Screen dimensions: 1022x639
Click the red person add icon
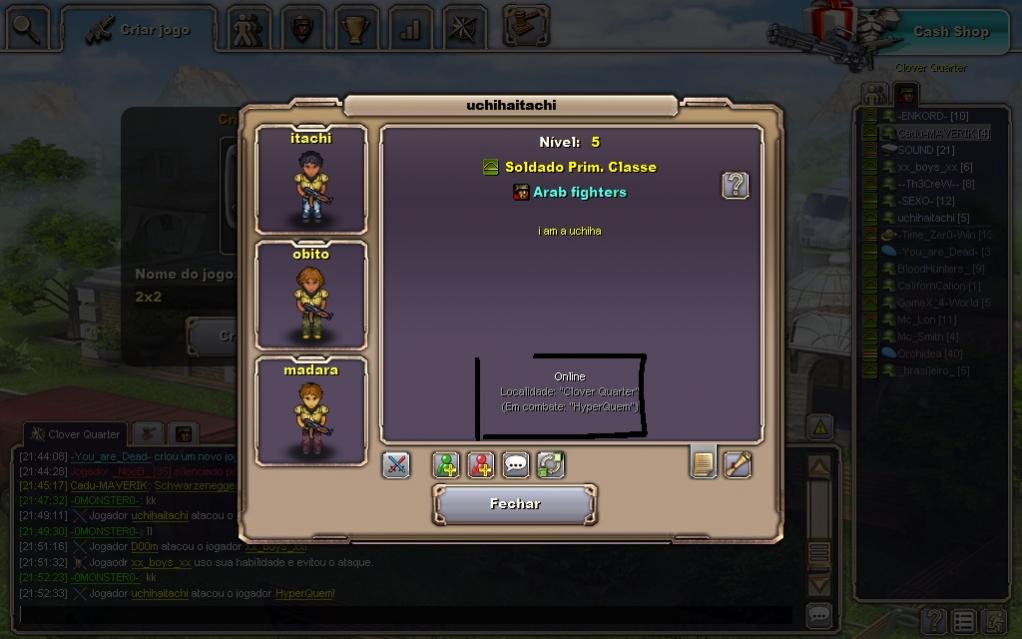click(481, 465)
